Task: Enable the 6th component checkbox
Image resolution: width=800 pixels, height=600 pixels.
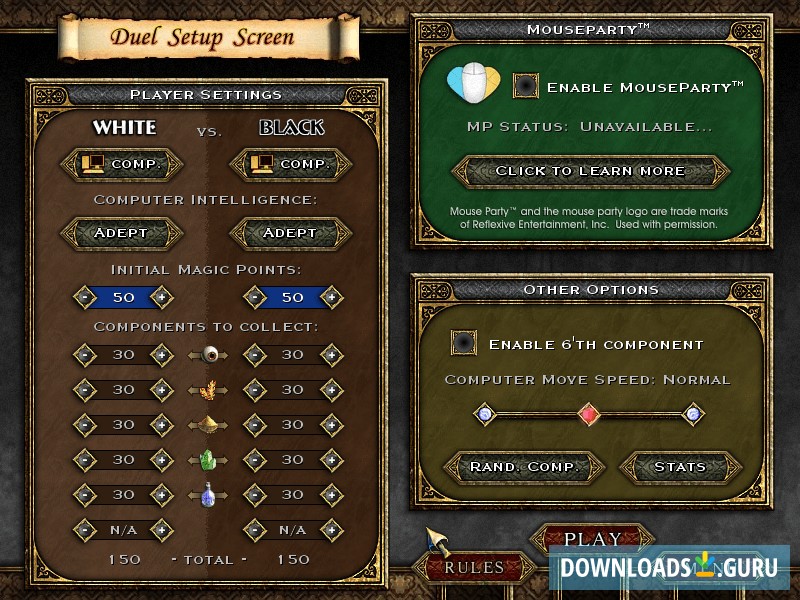Action: 464,343
